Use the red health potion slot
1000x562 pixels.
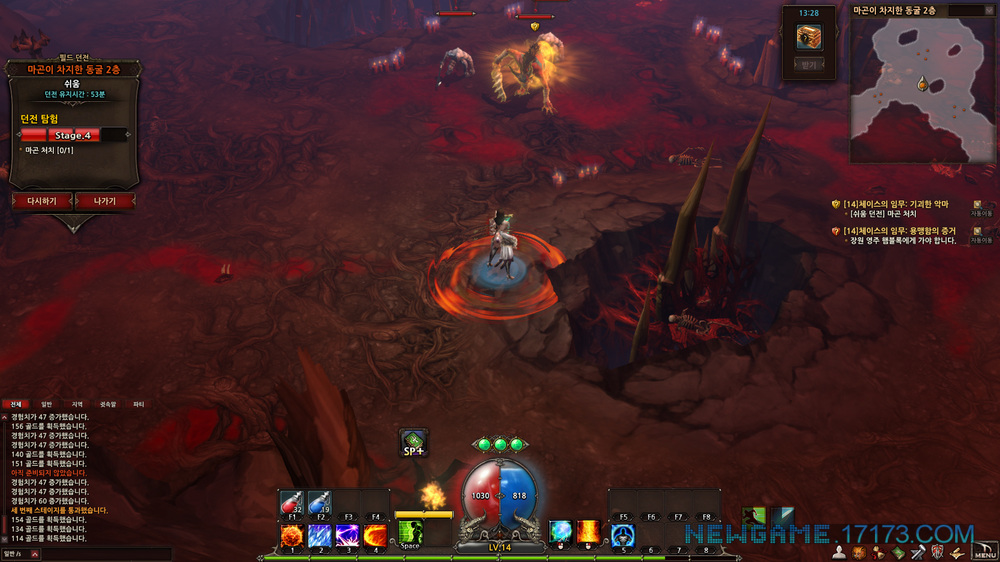(x=293, y=505)
